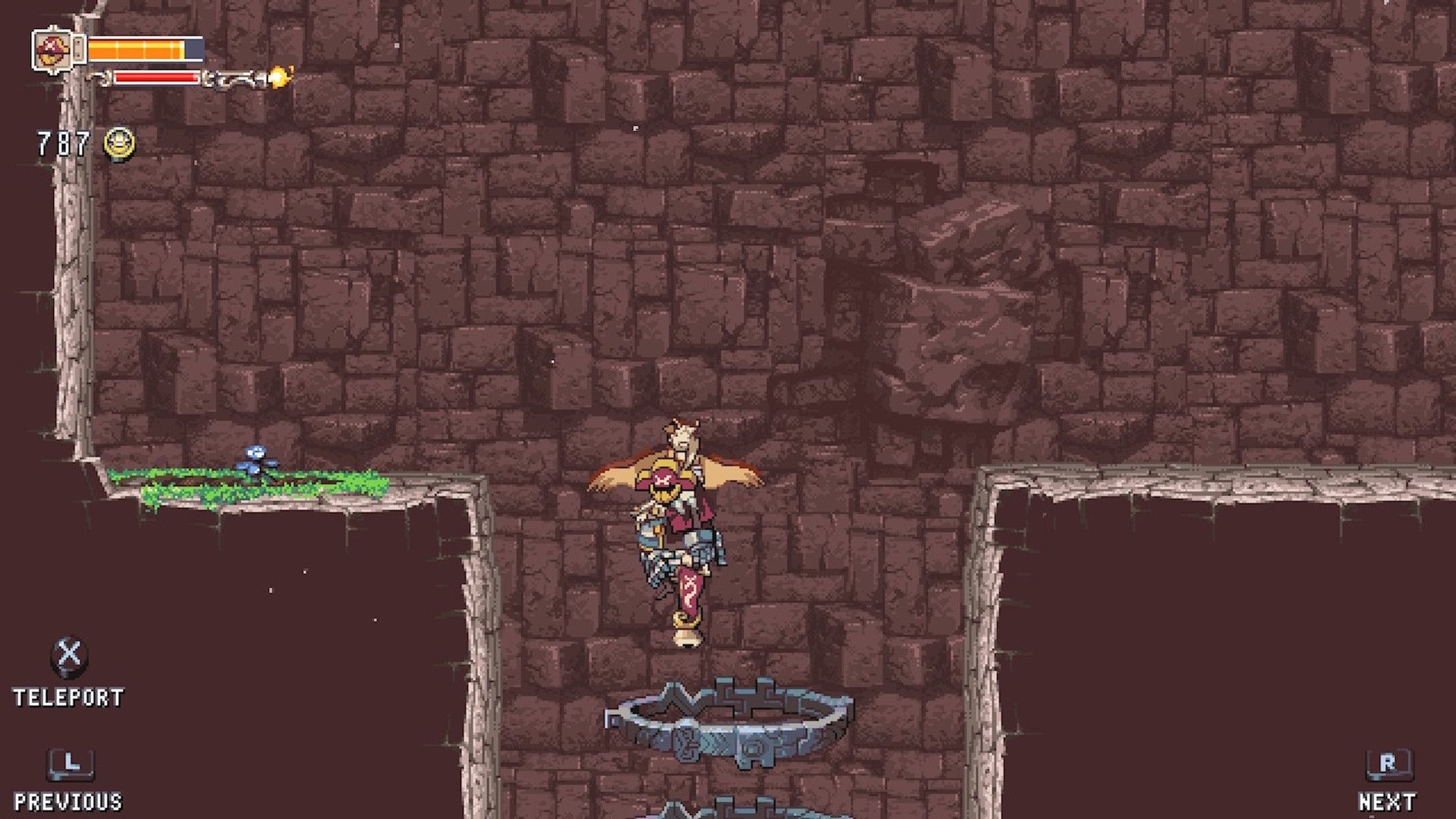Screen dimensions: 1456x819
Task: Click the orange health progress bar
Action: click(x=136, y=50)
